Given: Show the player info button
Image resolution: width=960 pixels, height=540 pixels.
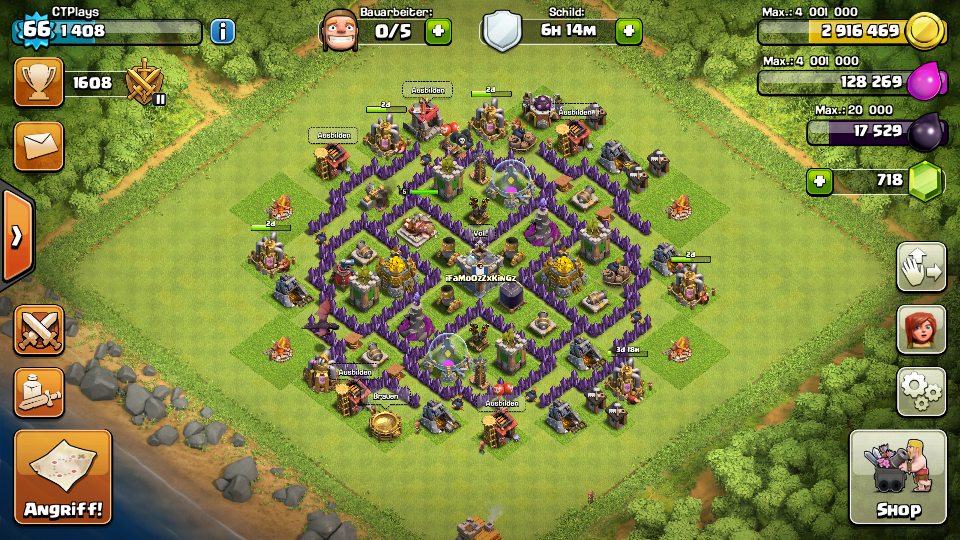Looking at the screenshot, I should pos(222,31).
